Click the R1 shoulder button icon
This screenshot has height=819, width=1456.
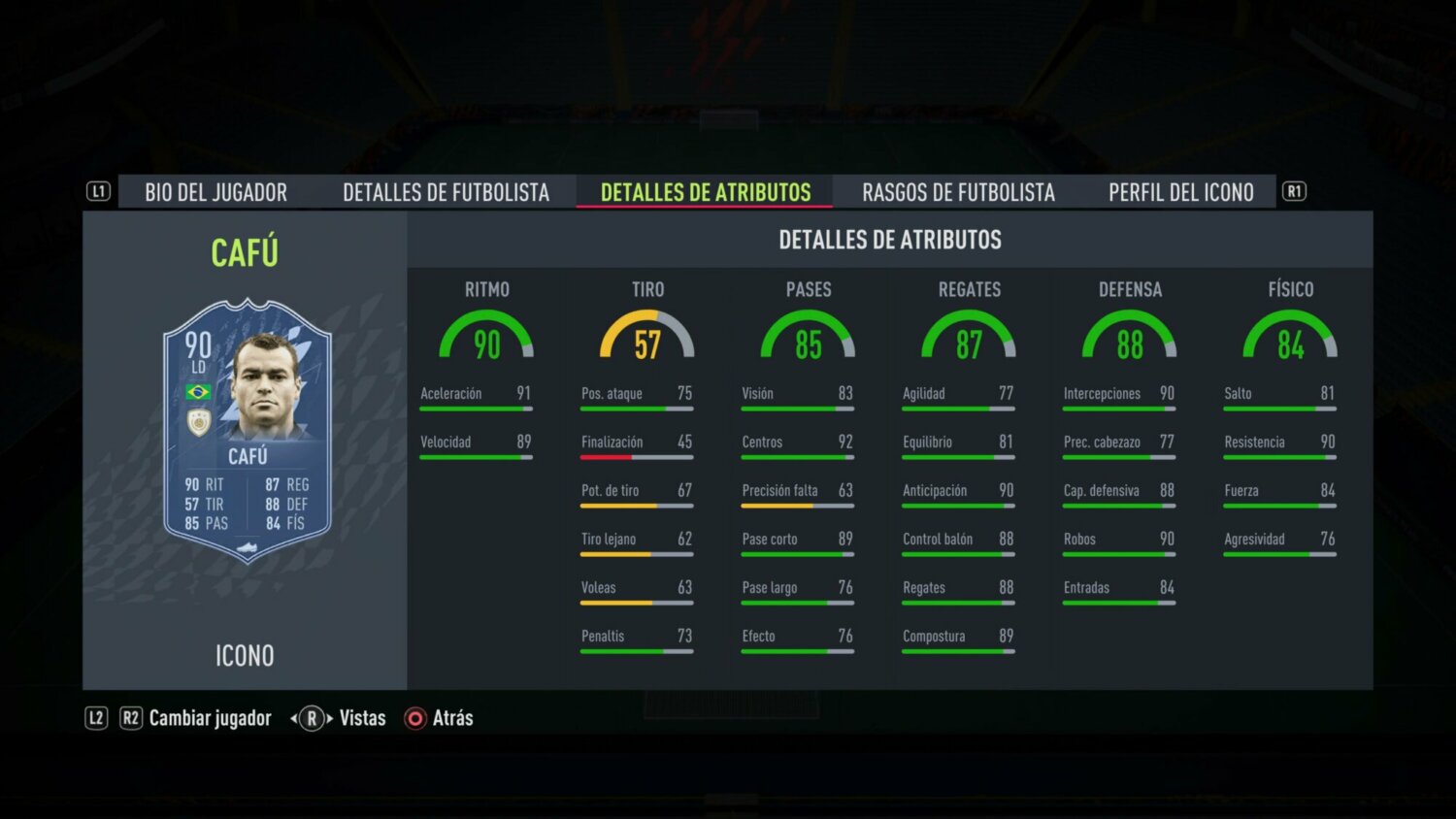click(x=1297, y=191)
